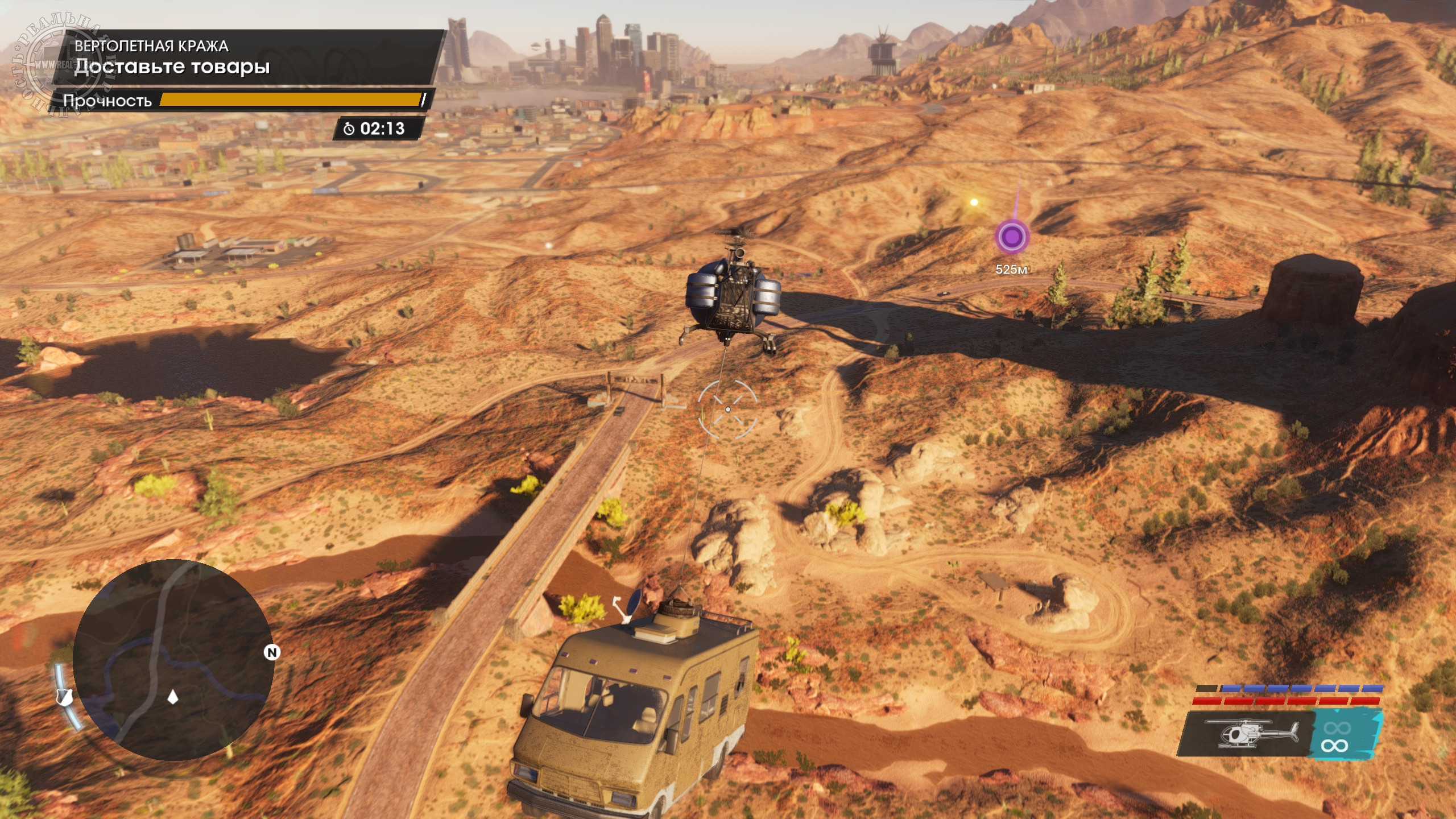Click the north compass marker on minimap
Screen dimensions: 1456x819
point(272,652)
